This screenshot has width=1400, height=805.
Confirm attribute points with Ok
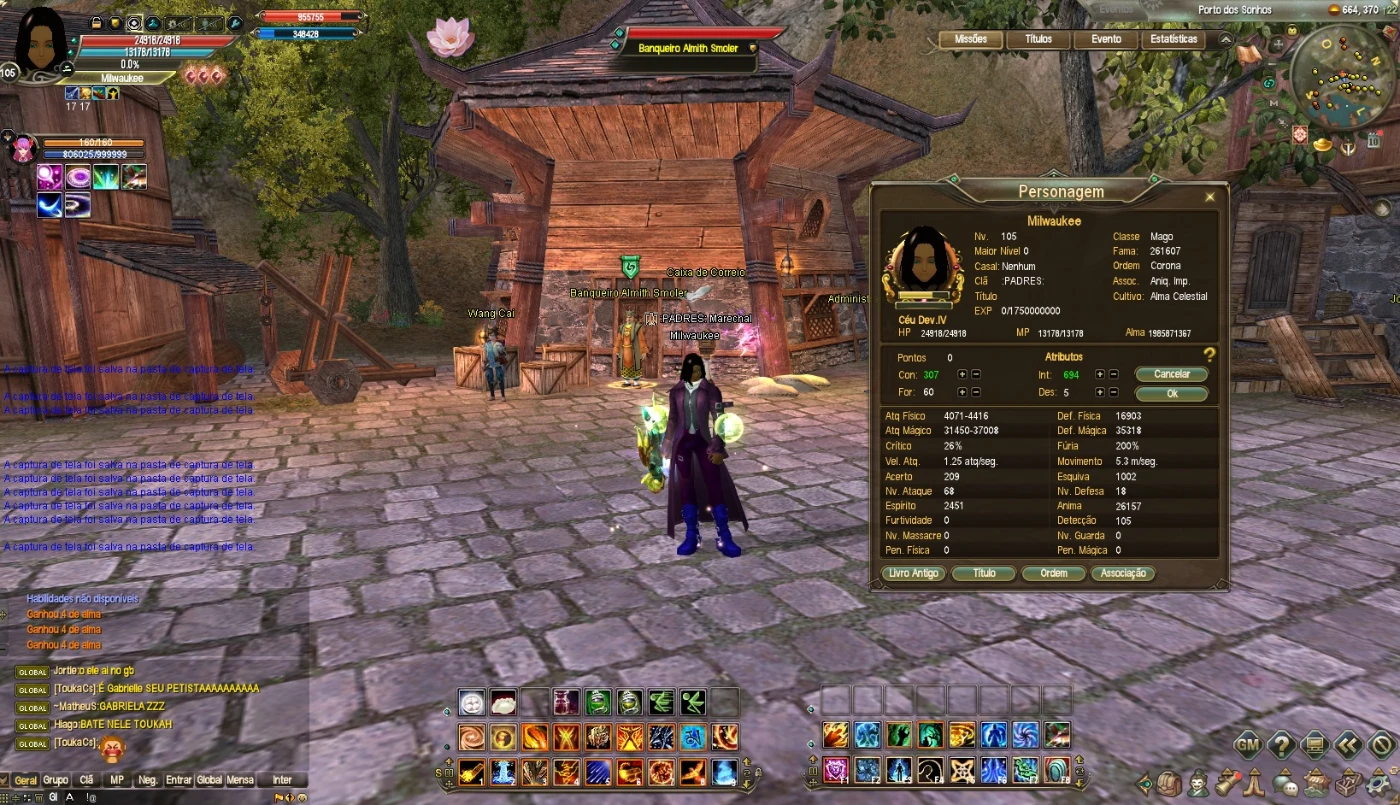1172,394
